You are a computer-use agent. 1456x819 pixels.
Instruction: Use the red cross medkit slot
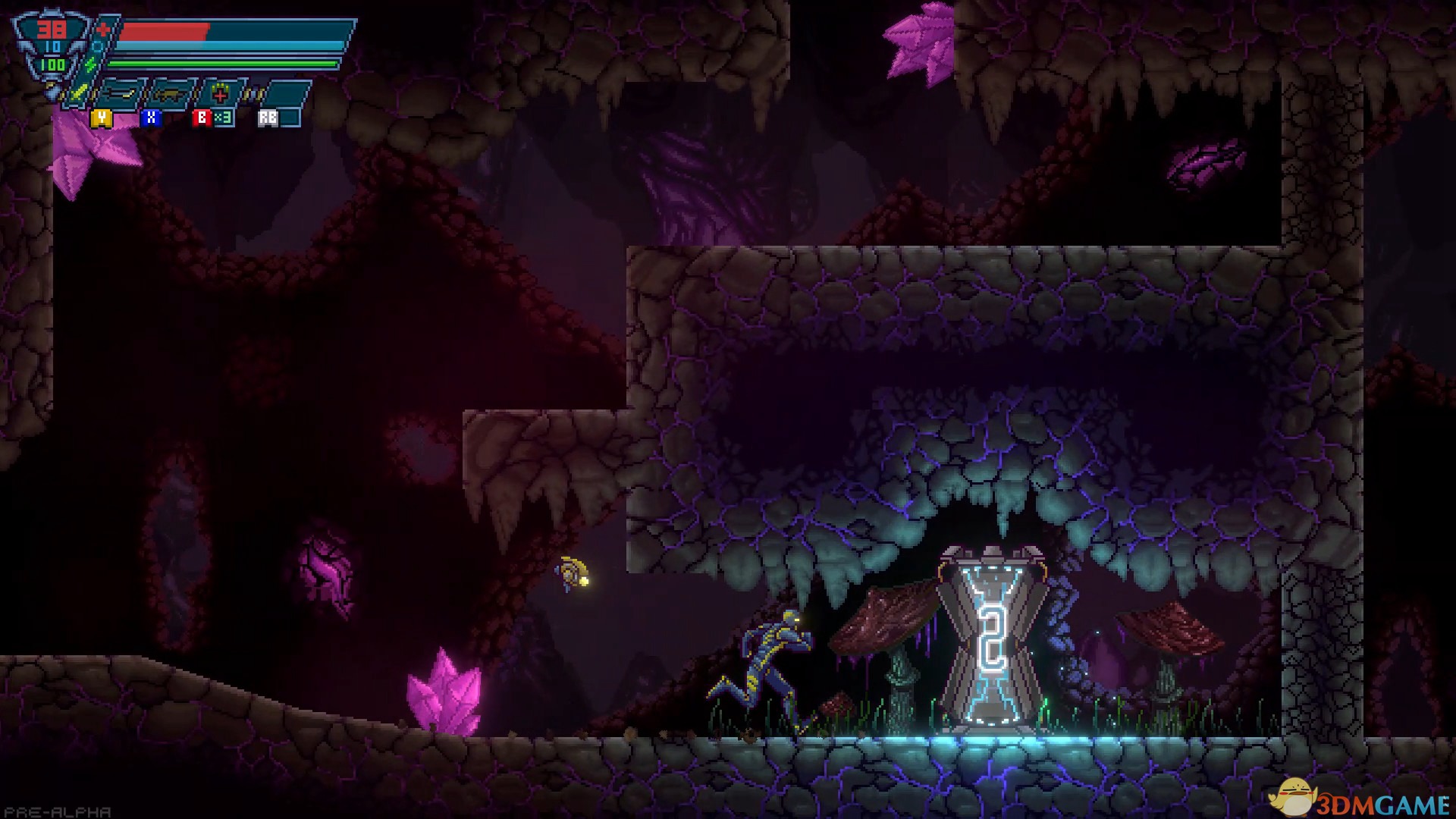coord(220,95)
